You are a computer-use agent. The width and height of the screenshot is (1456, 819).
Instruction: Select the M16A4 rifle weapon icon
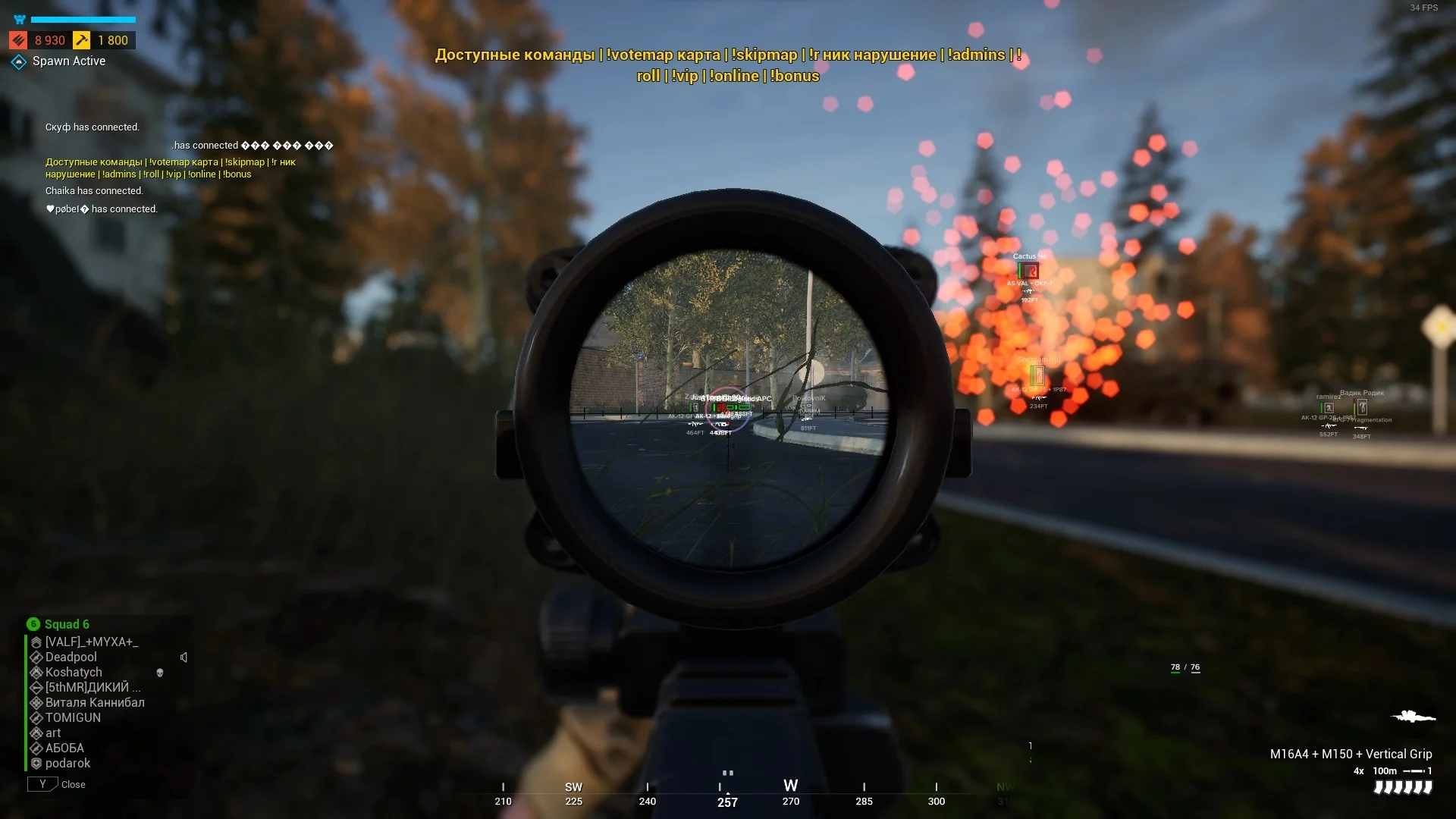coord(1413,716)
